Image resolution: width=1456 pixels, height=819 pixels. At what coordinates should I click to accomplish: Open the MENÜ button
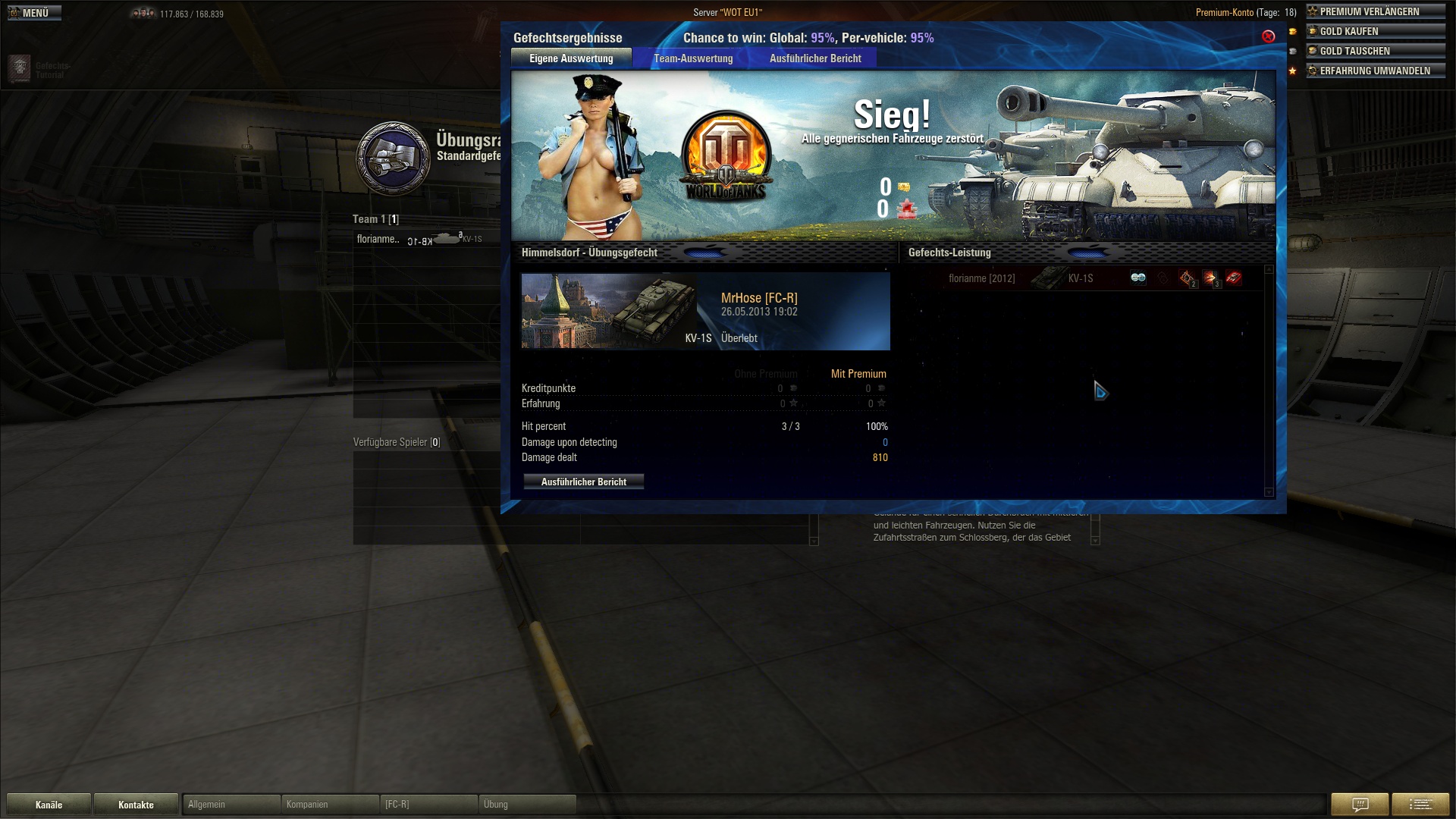click(x=34, y=13)
